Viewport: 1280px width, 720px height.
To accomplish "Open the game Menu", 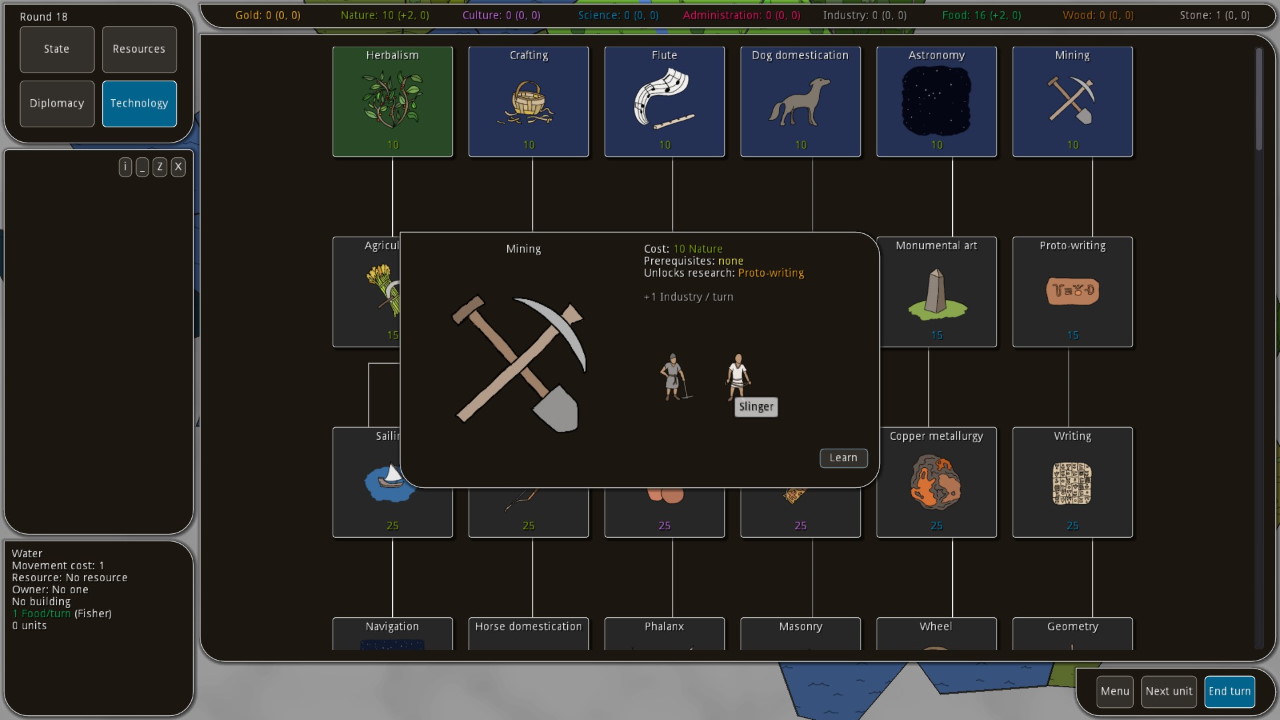I will click(1114, 691).
